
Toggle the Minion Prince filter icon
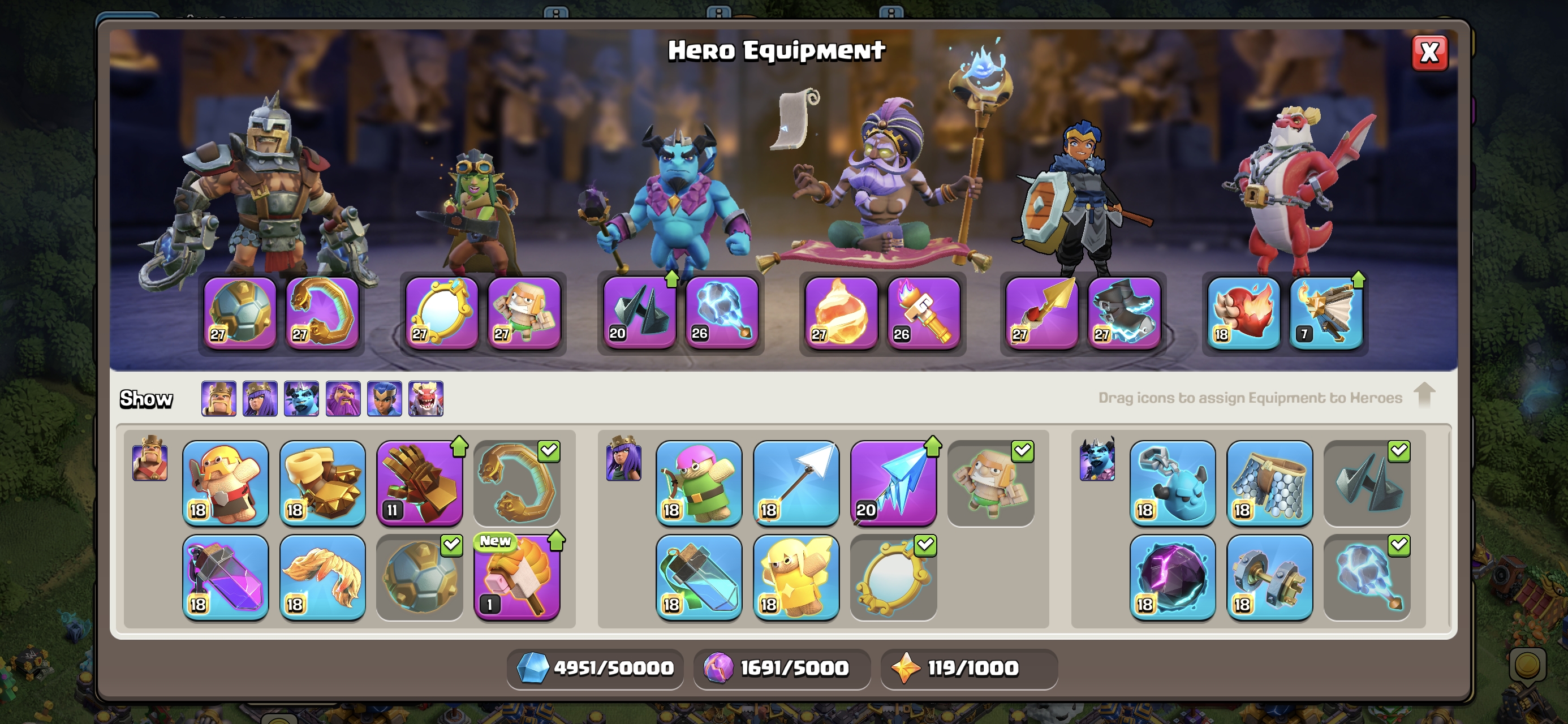pyautogui.click(x=301, y=399)
